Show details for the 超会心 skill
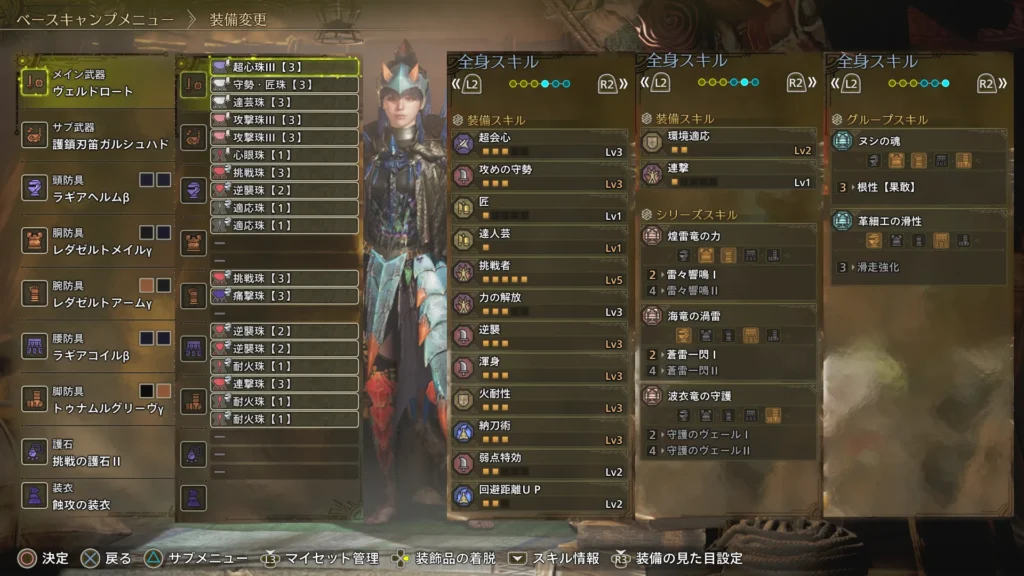Screen dimensions: 1024x576 point(540,144)
